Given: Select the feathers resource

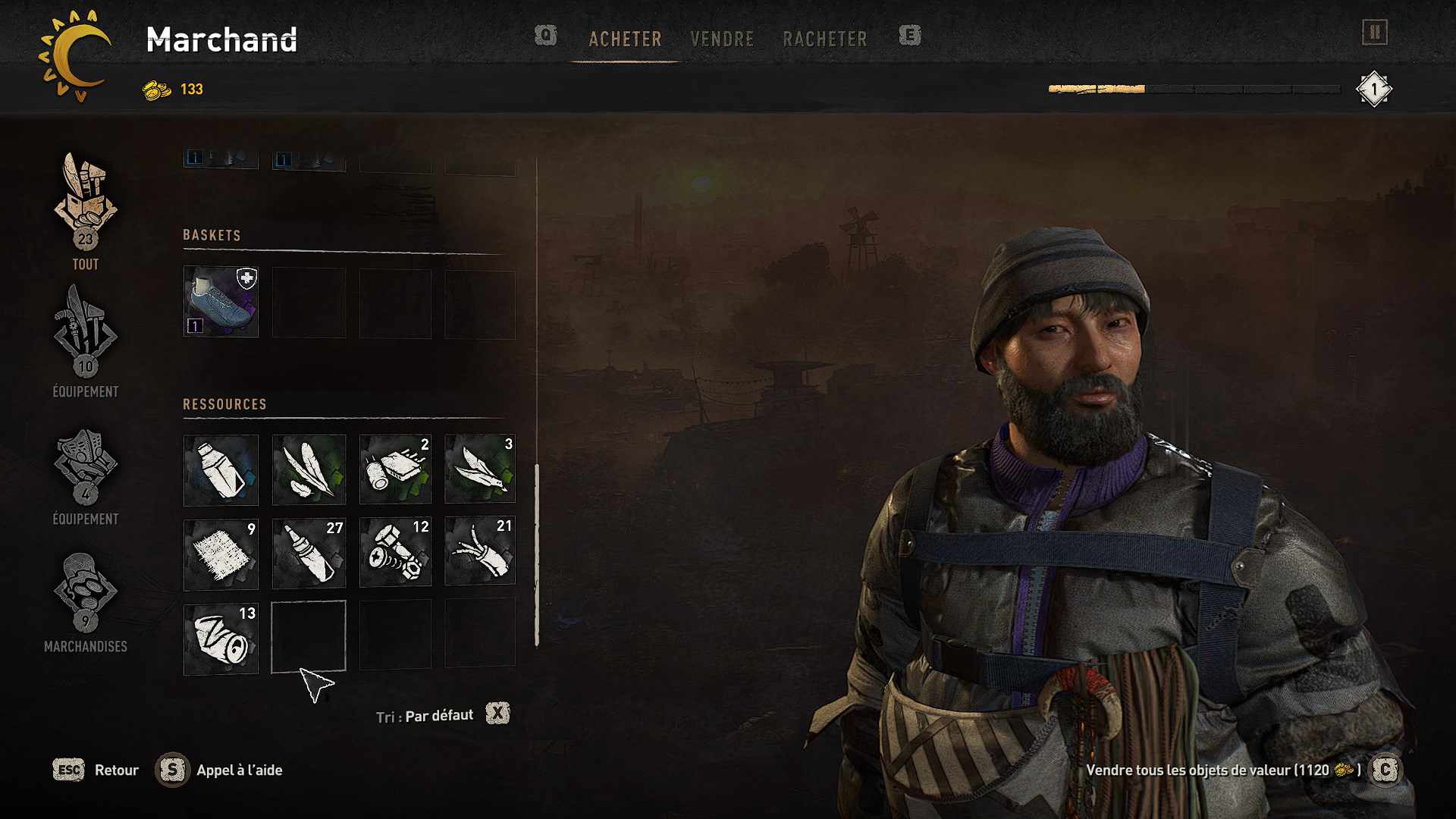Looking at the screenshot, I should point(308,470).
